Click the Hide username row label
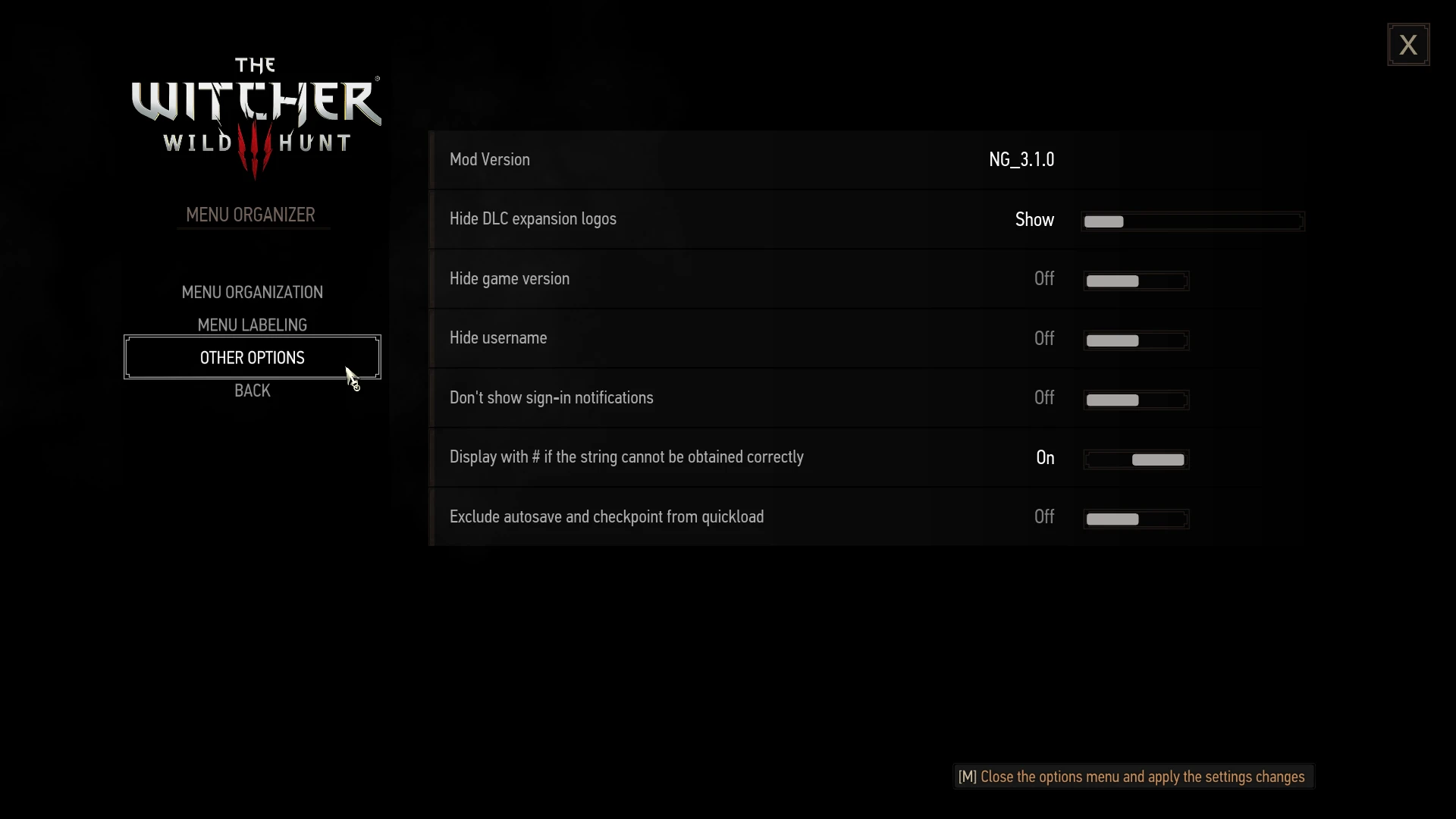The width and height of the screenshot is (1456, 819). (498, 337)
